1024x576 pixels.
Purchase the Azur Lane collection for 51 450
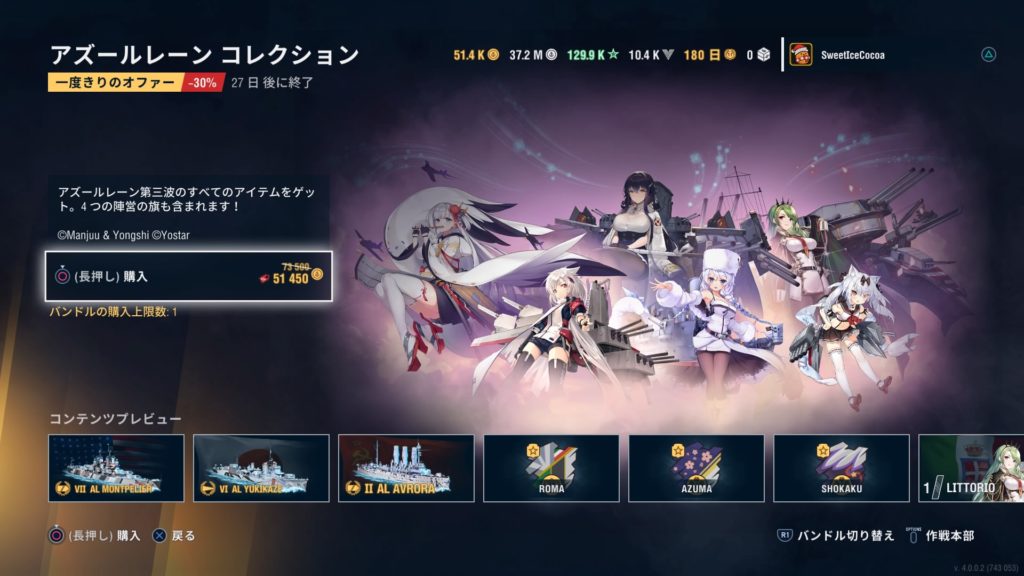pos(188,276)
